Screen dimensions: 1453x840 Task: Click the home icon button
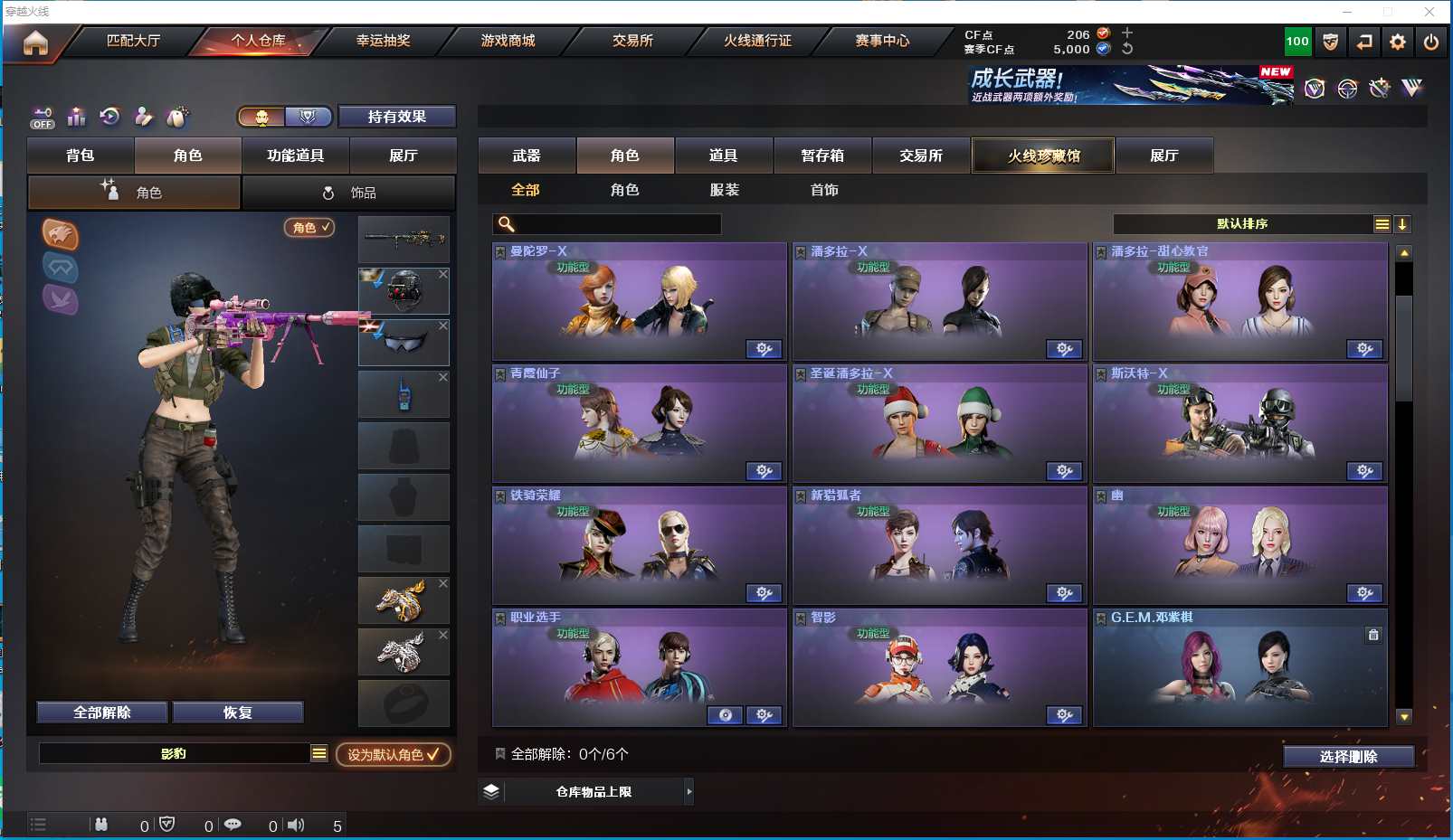[35, 42]
